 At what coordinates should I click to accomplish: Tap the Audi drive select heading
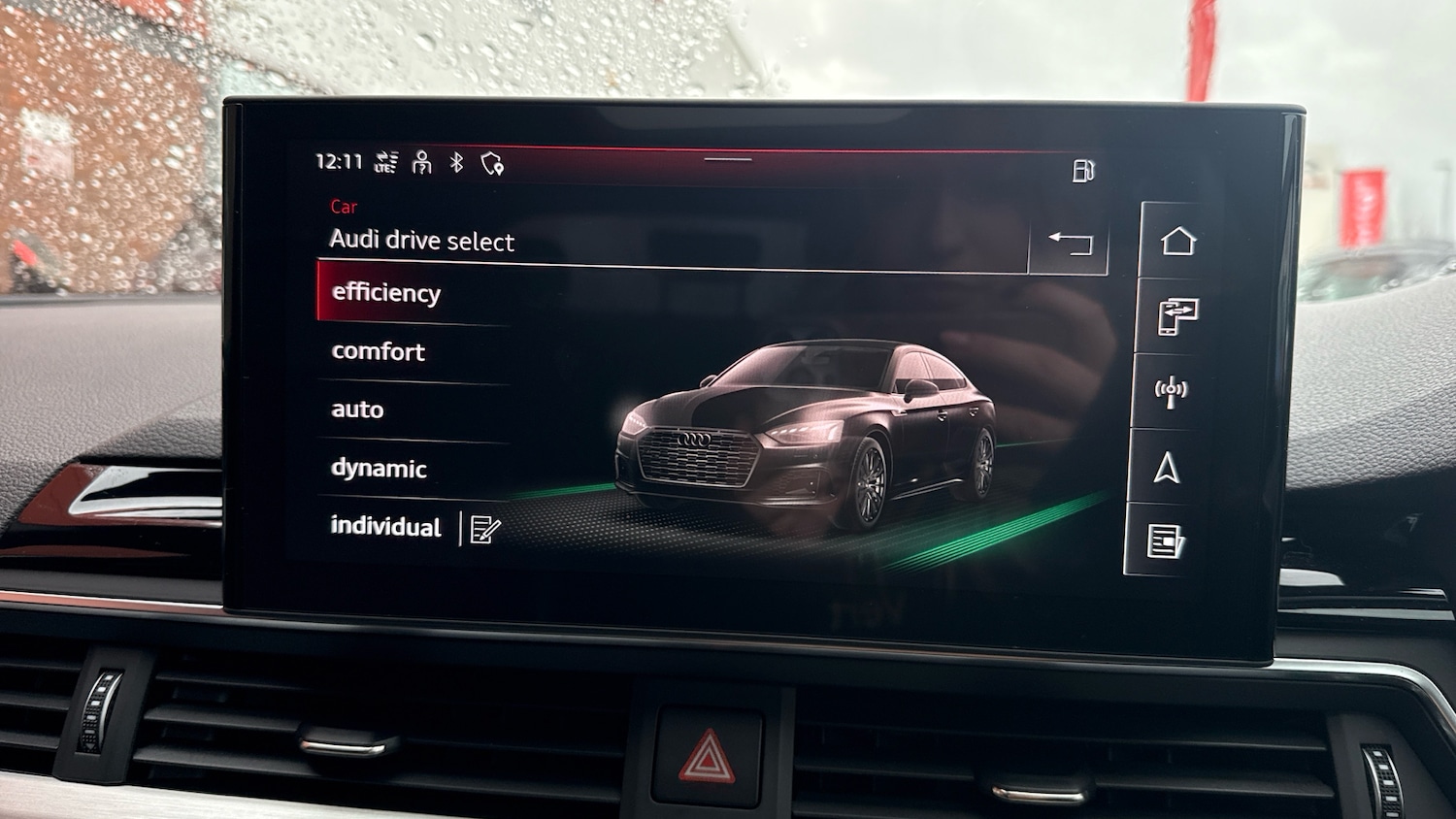(423, 242)
